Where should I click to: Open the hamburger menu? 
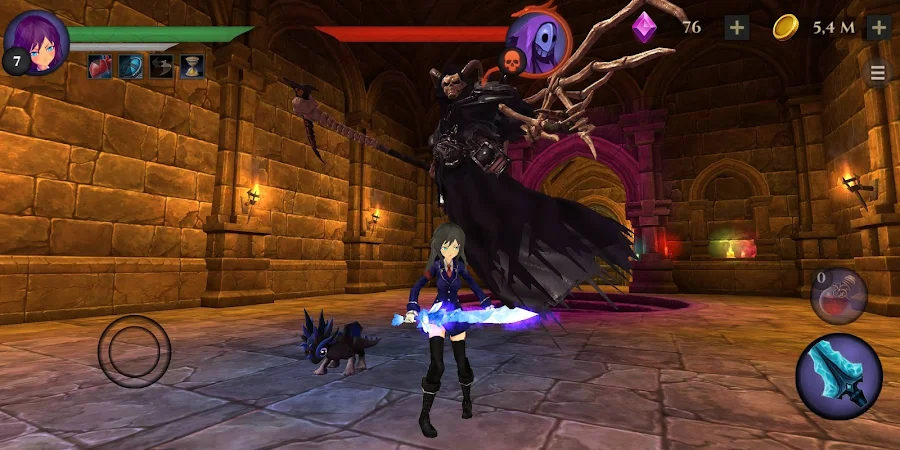tap(878, 73)
